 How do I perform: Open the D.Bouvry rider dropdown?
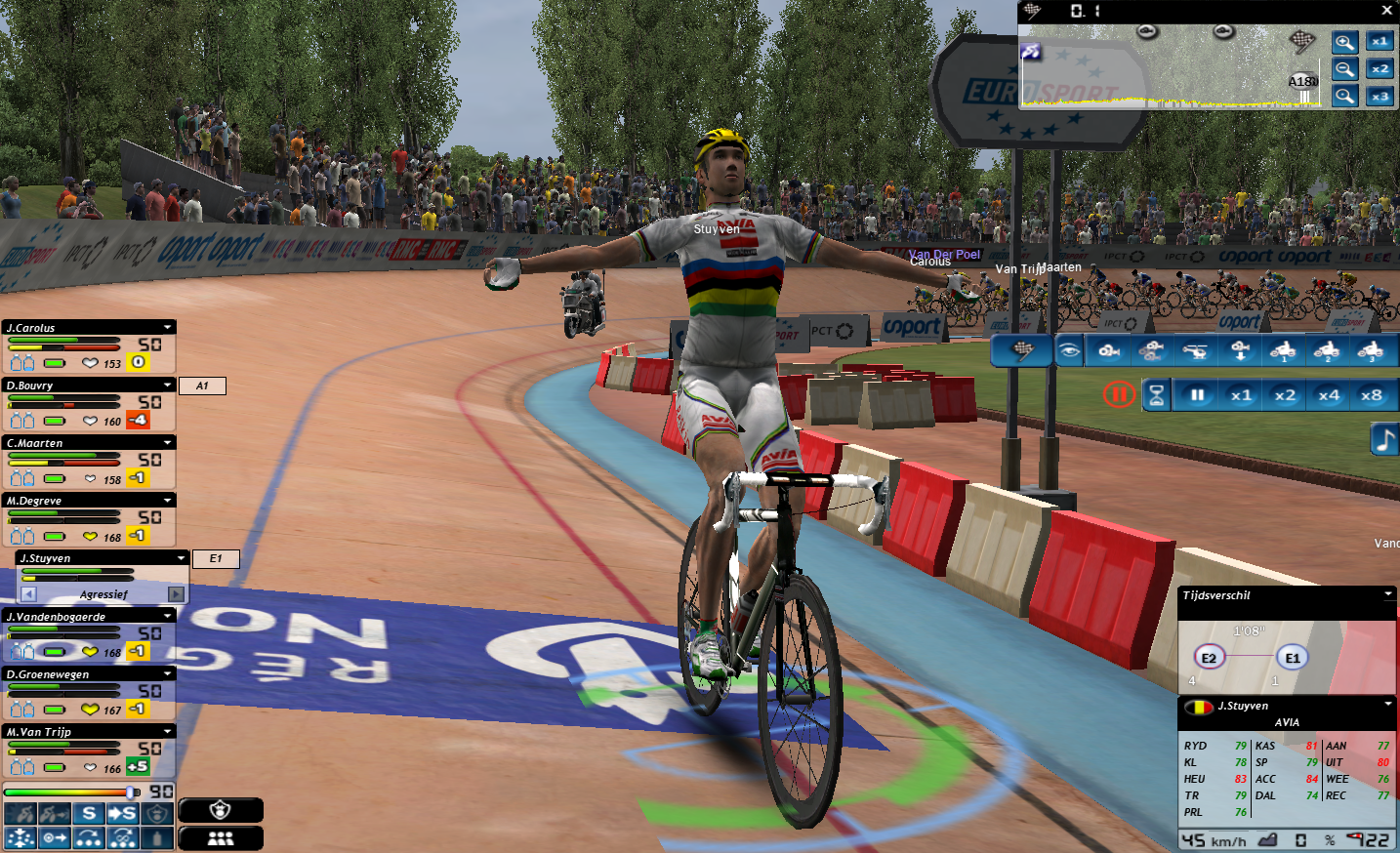click(x=168, y=386)
